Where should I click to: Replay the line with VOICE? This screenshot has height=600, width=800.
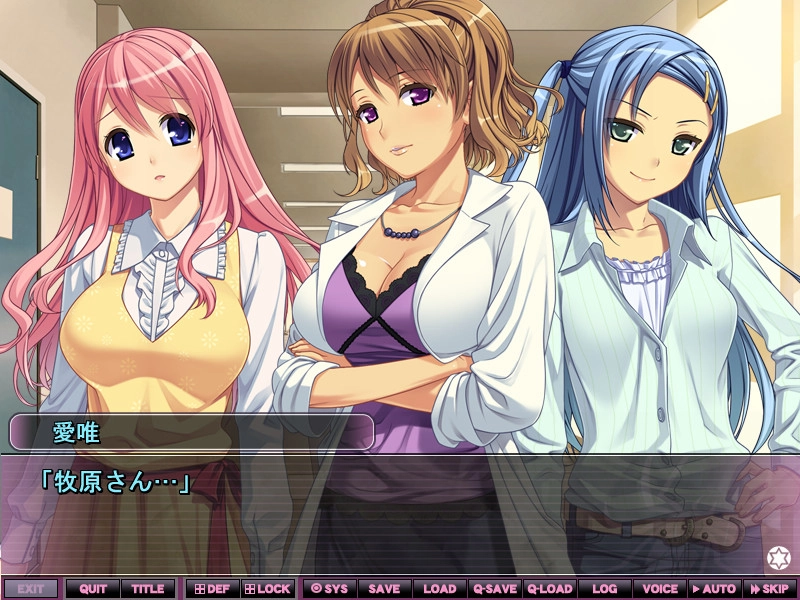point(659,589)
